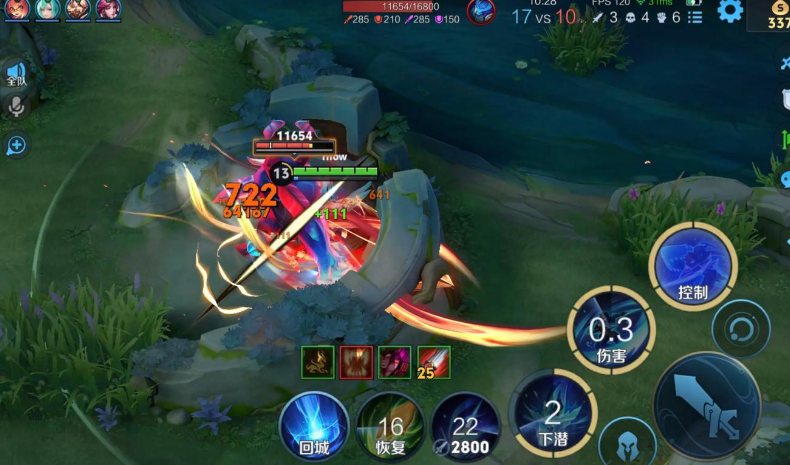Tap the summoner skill showing 2800

click(465, 427)
